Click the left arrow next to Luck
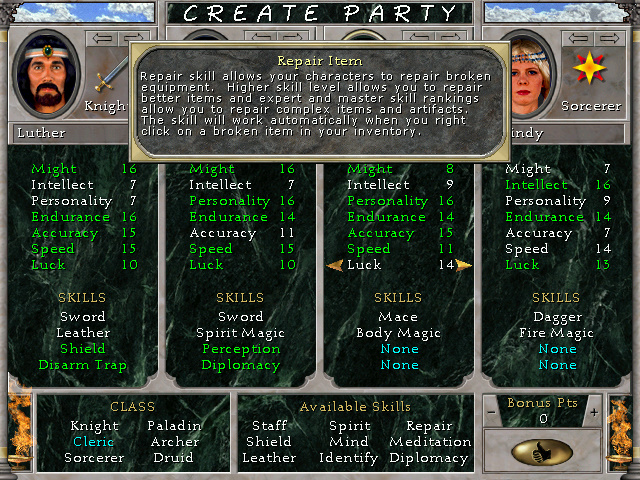This screenshot has width=640, height=480. [x=335, y=265]
